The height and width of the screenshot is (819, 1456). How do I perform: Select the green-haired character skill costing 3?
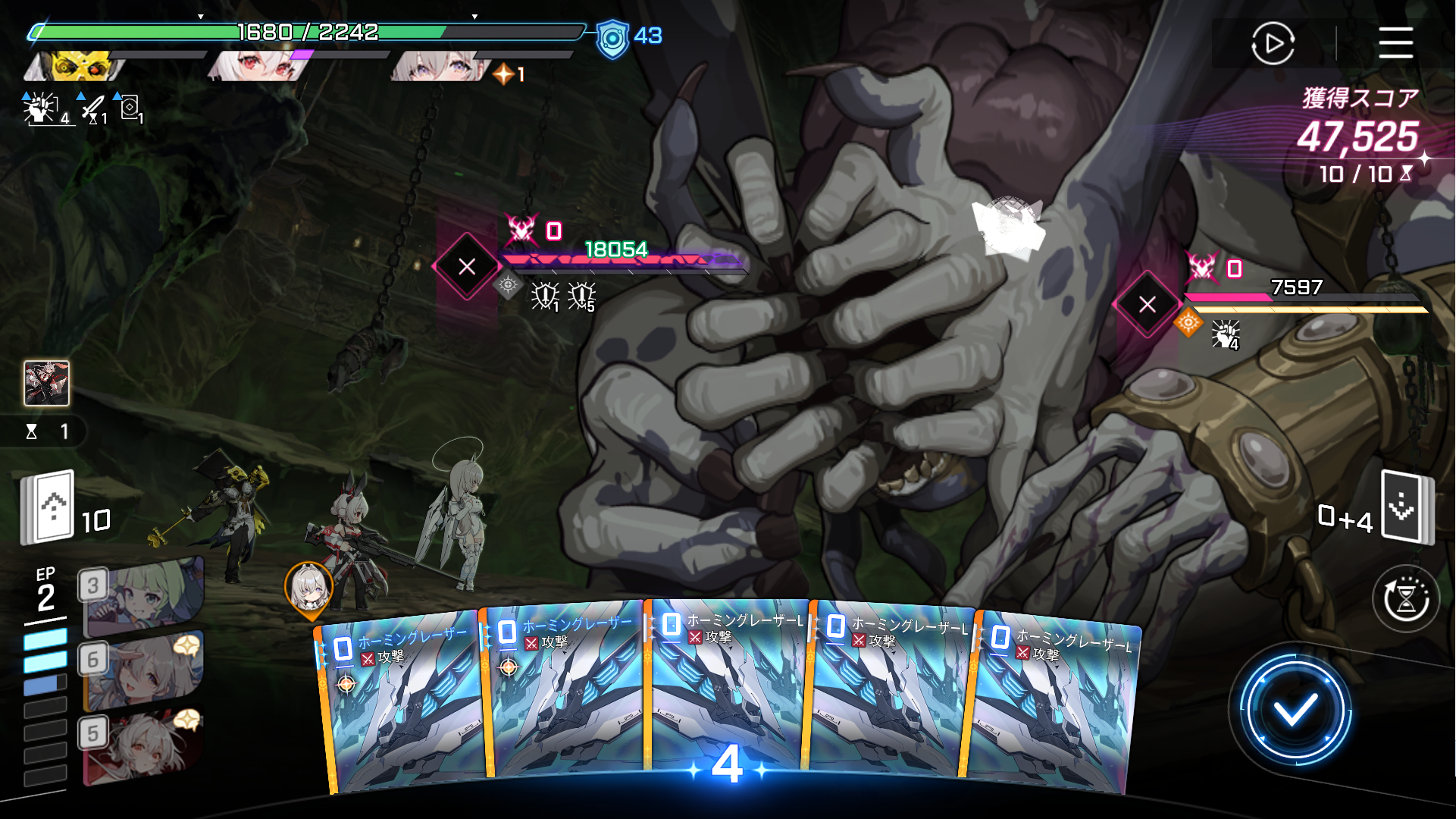tap(142, 596)
